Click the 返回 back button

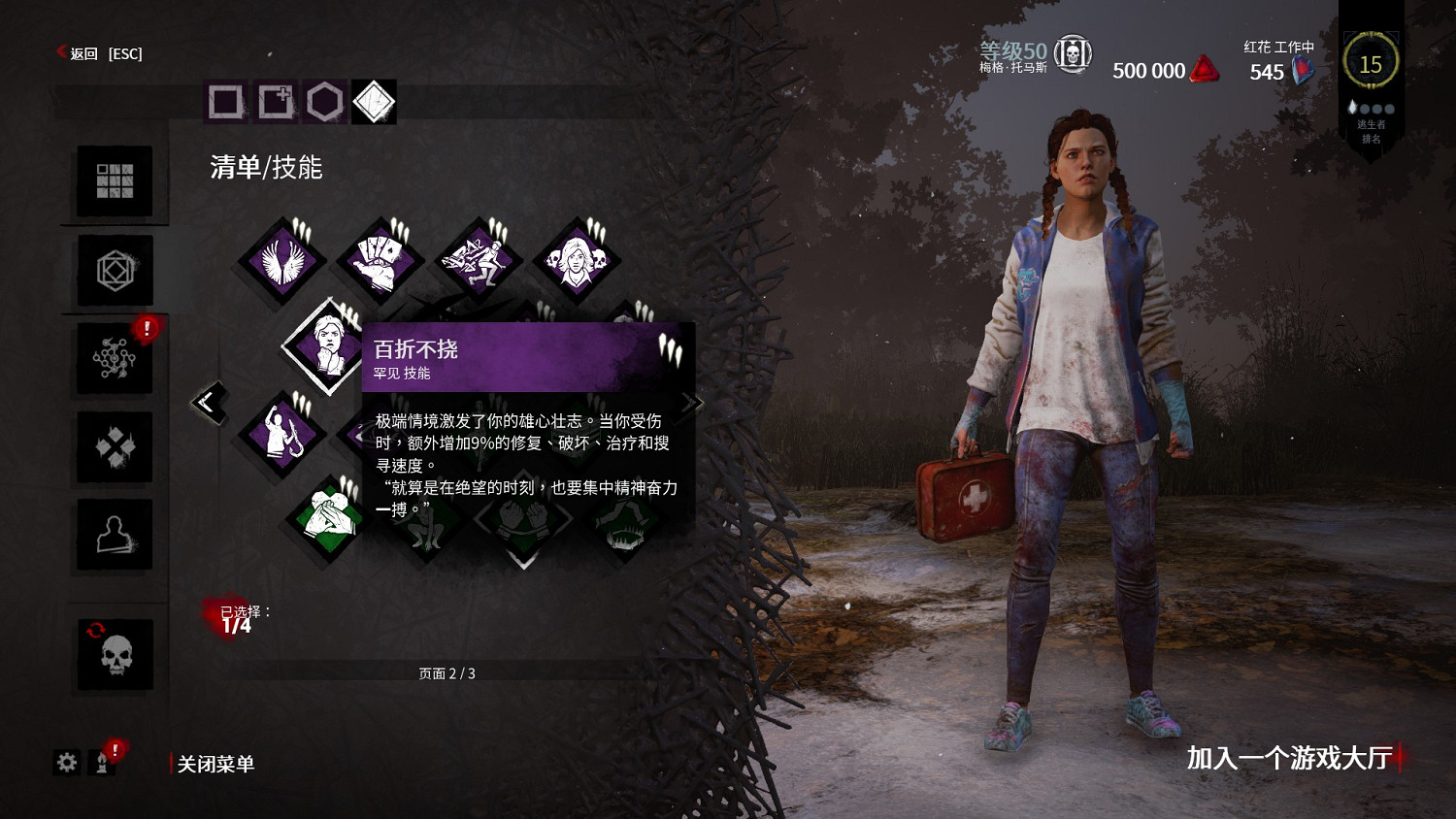[83, 53]
